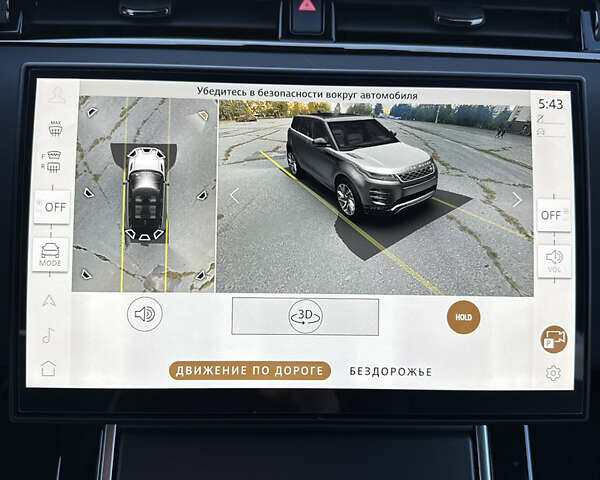Image resolution: width=600 pixels, height=480 pixels.
Task: Select the top-down overhead camera view
Action: [x=145, y=194]
